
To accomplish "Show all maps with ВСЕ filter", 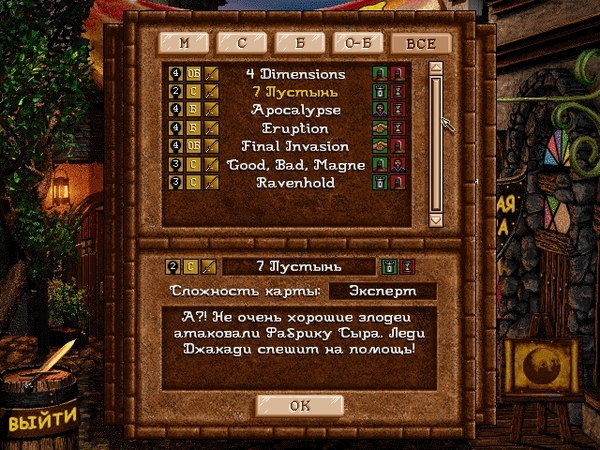I will pyautogui.click(x=419, y=43).
